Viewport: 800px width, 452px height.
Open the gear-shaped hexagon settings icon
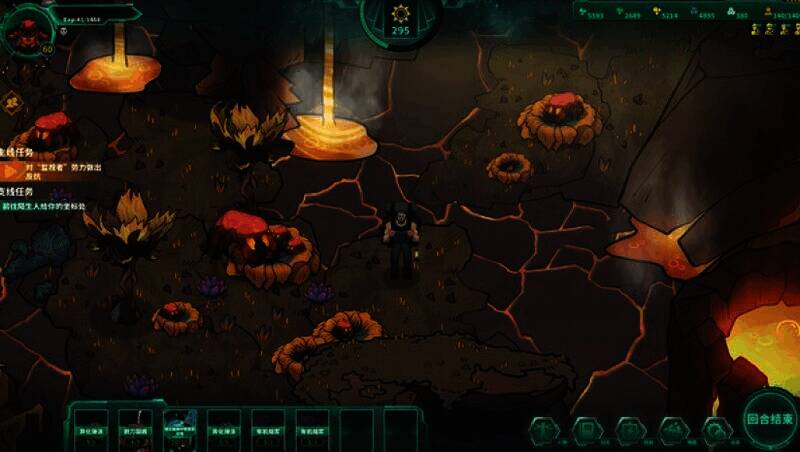[x=716, y=430]
